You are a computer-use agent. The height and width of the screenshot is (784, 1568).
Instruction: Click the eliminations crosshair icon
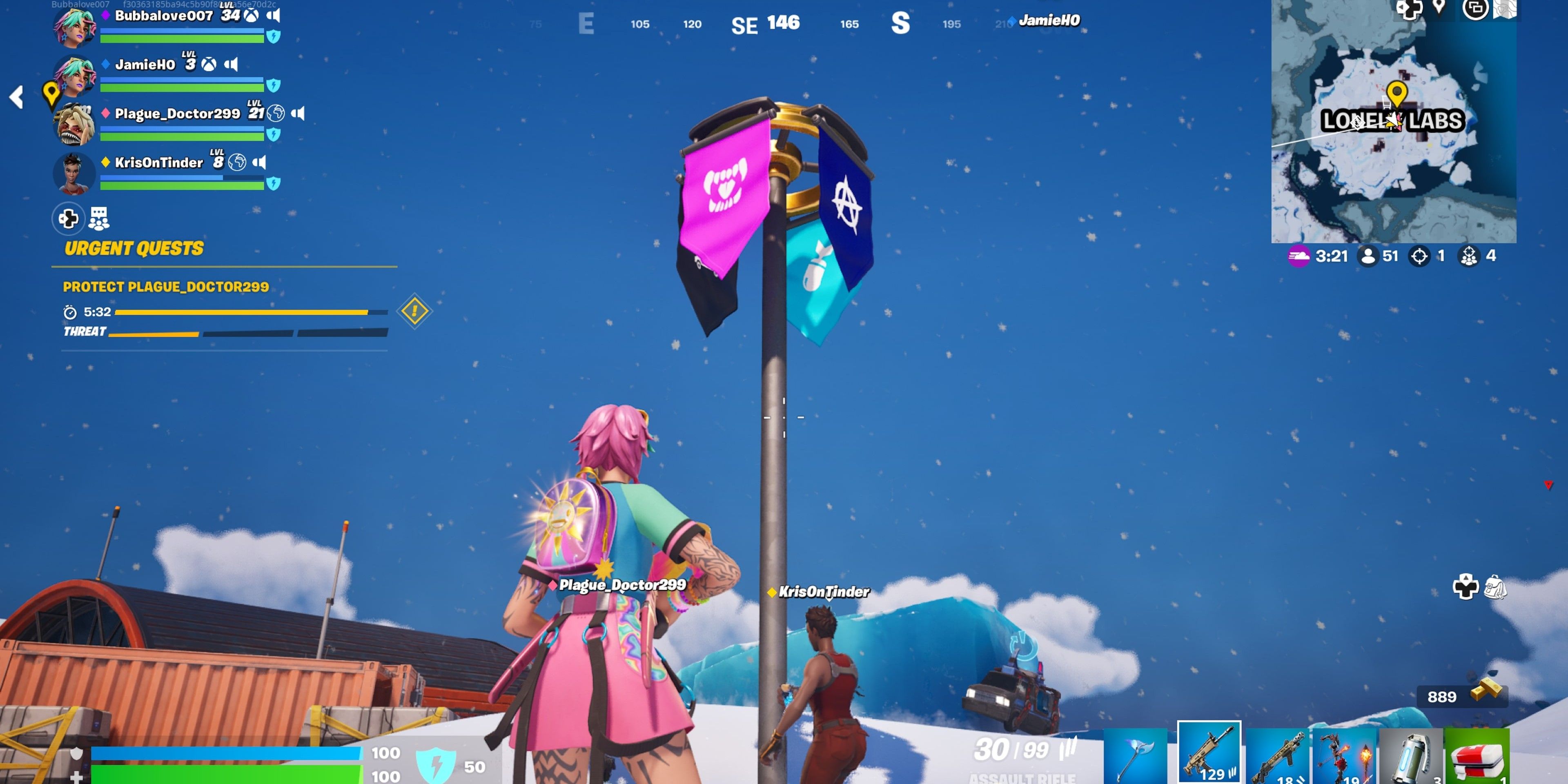coord(1419,256)
